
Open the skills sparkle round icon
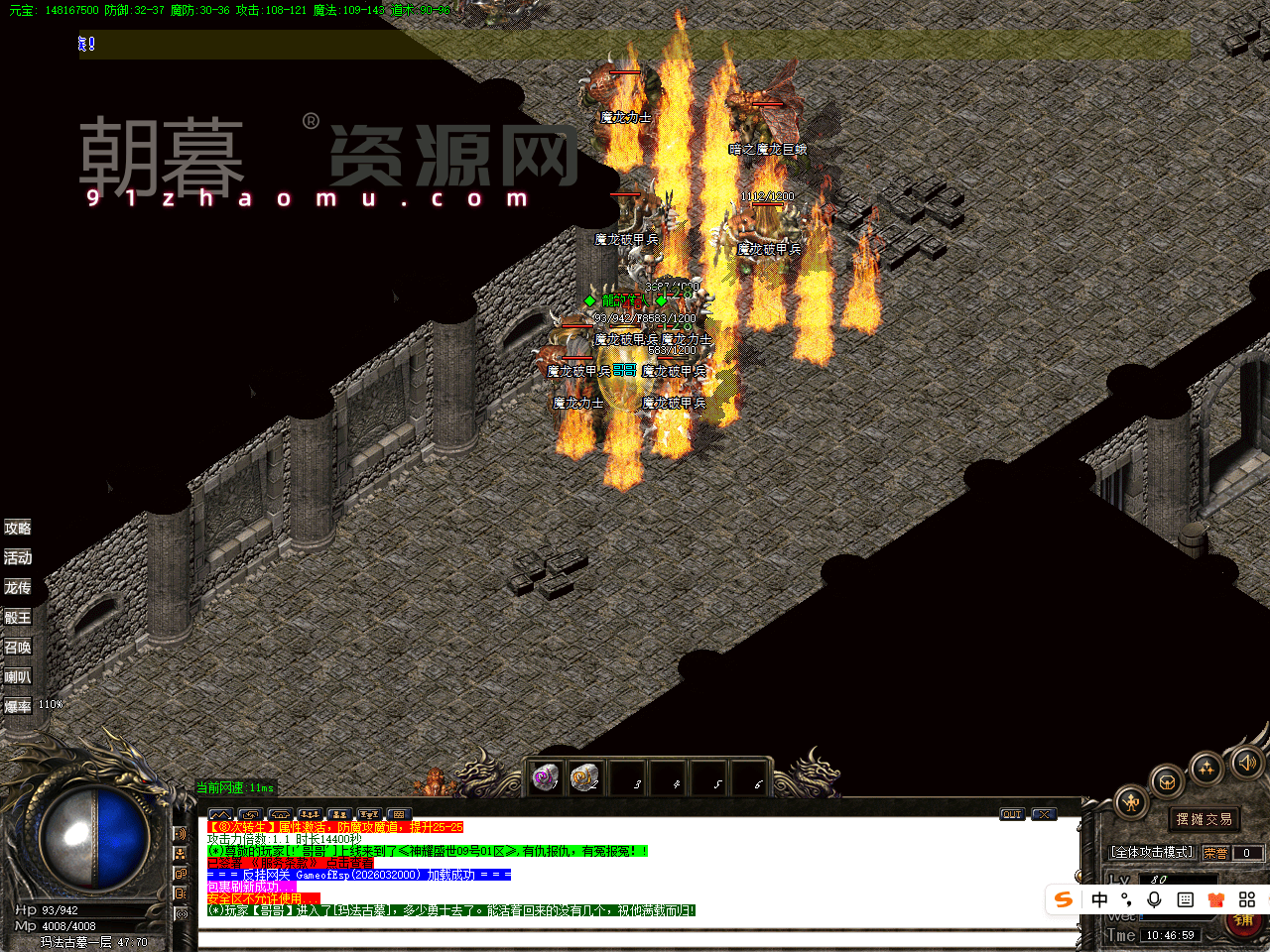point(1206,769)
